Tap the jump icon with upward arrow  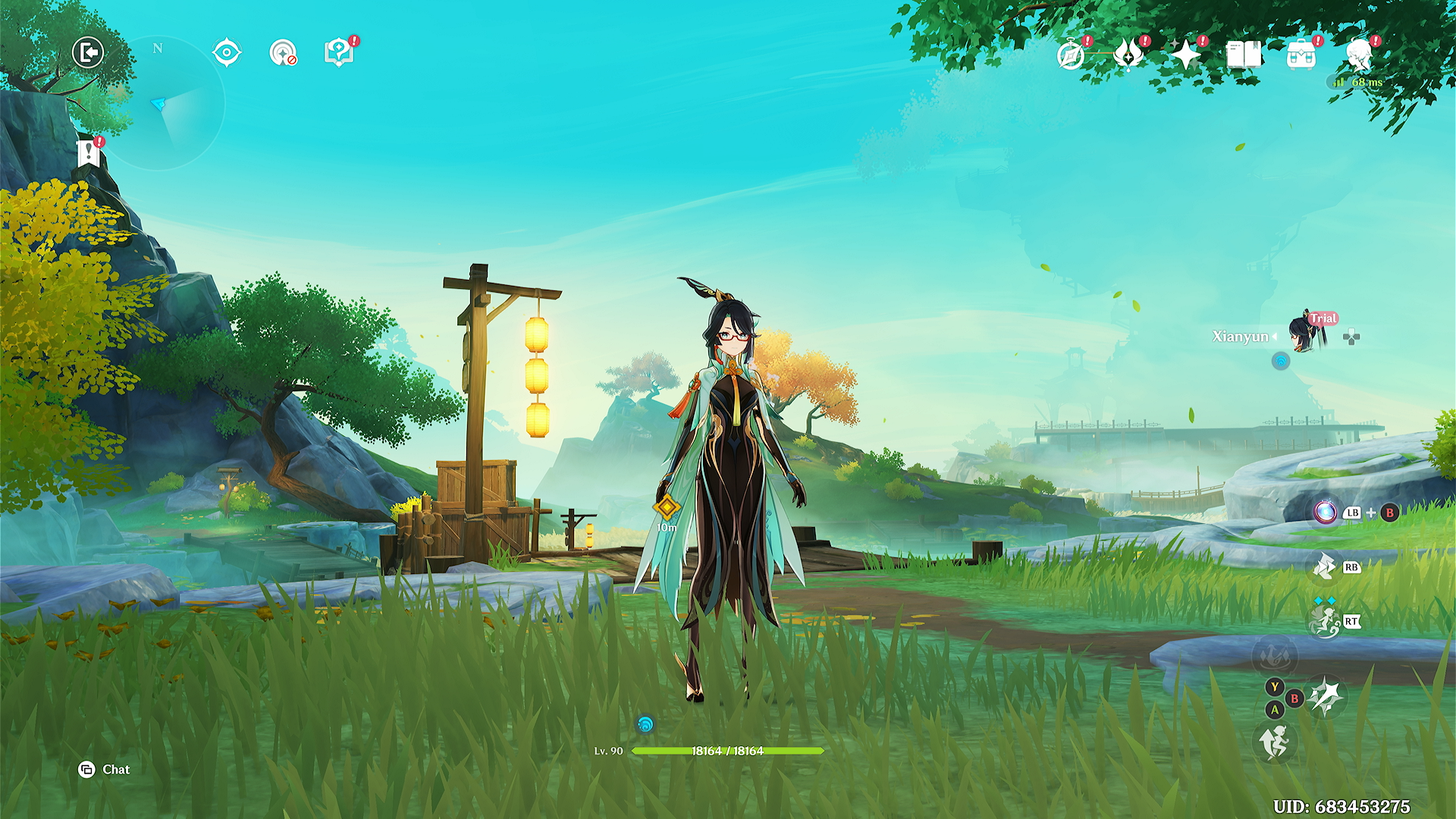pyautogui.click(x=1275, y=742)
